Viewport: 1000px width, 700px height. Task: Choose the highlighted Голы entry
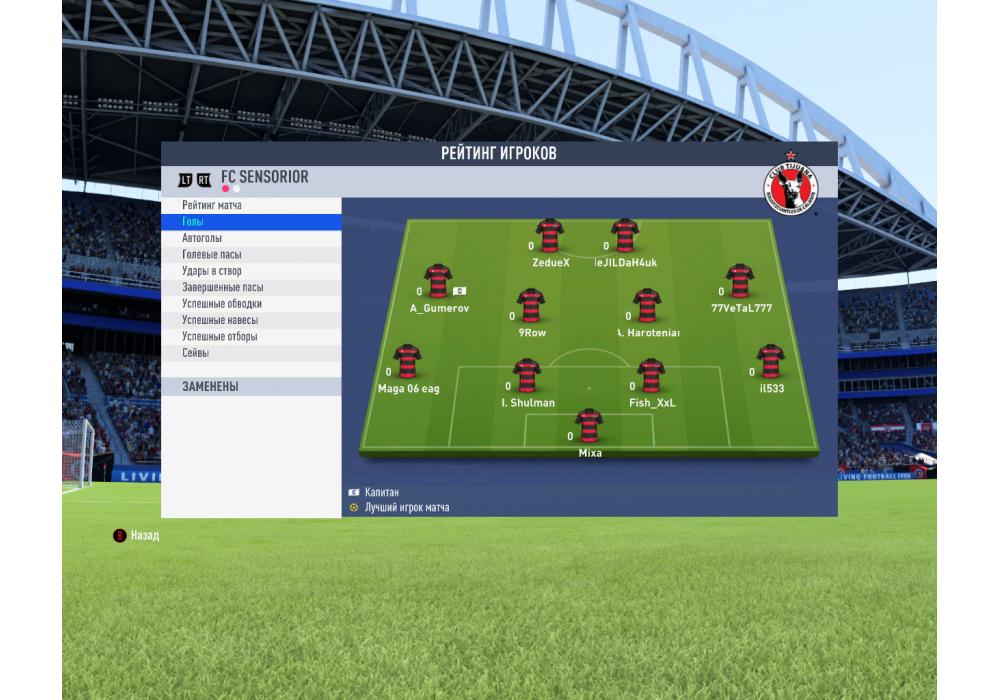pyautogui.click(x=250, y=222)
